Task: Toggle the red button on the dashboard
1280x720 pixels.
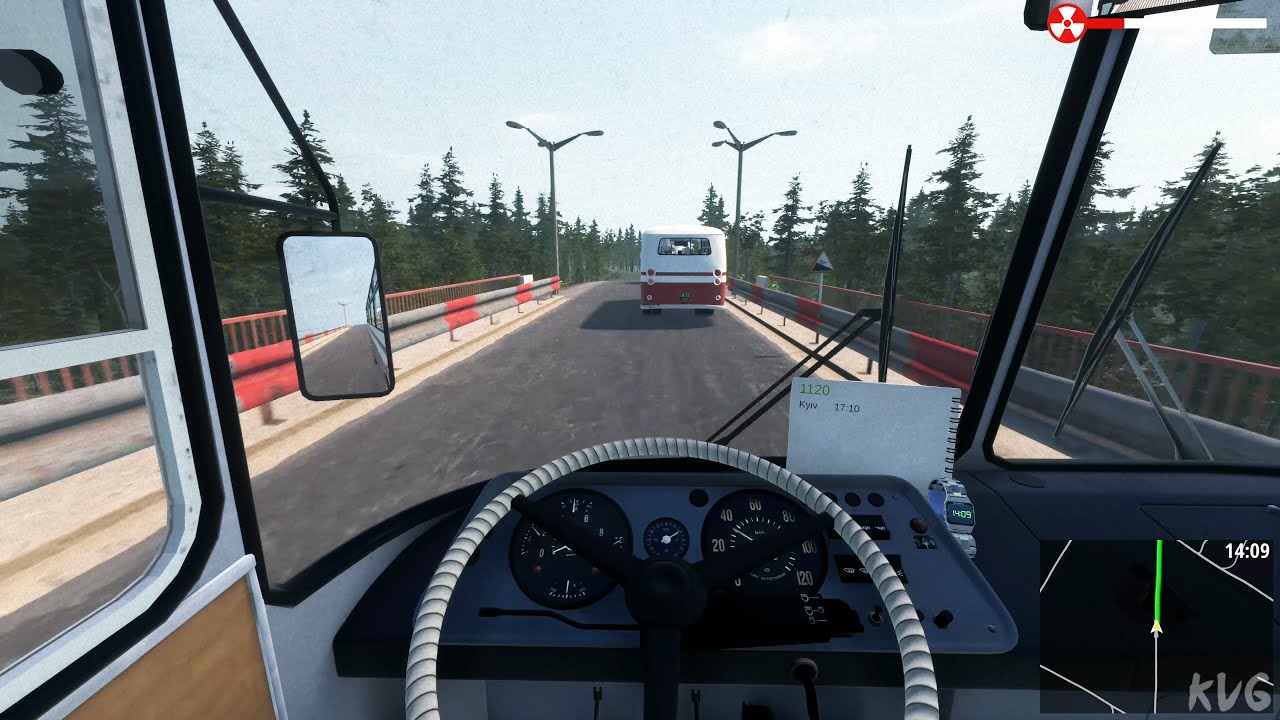Action: 918,524
